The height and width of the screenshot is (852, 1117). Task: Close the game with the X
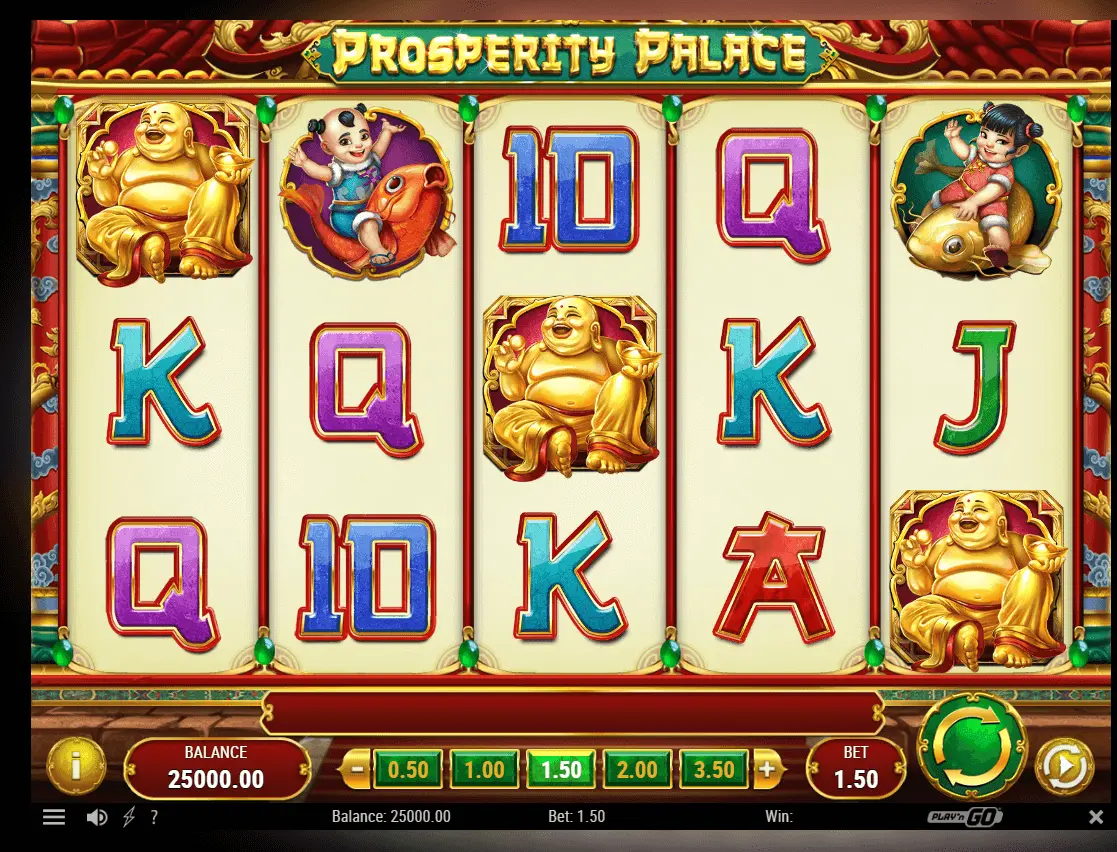coord(1095,817)
